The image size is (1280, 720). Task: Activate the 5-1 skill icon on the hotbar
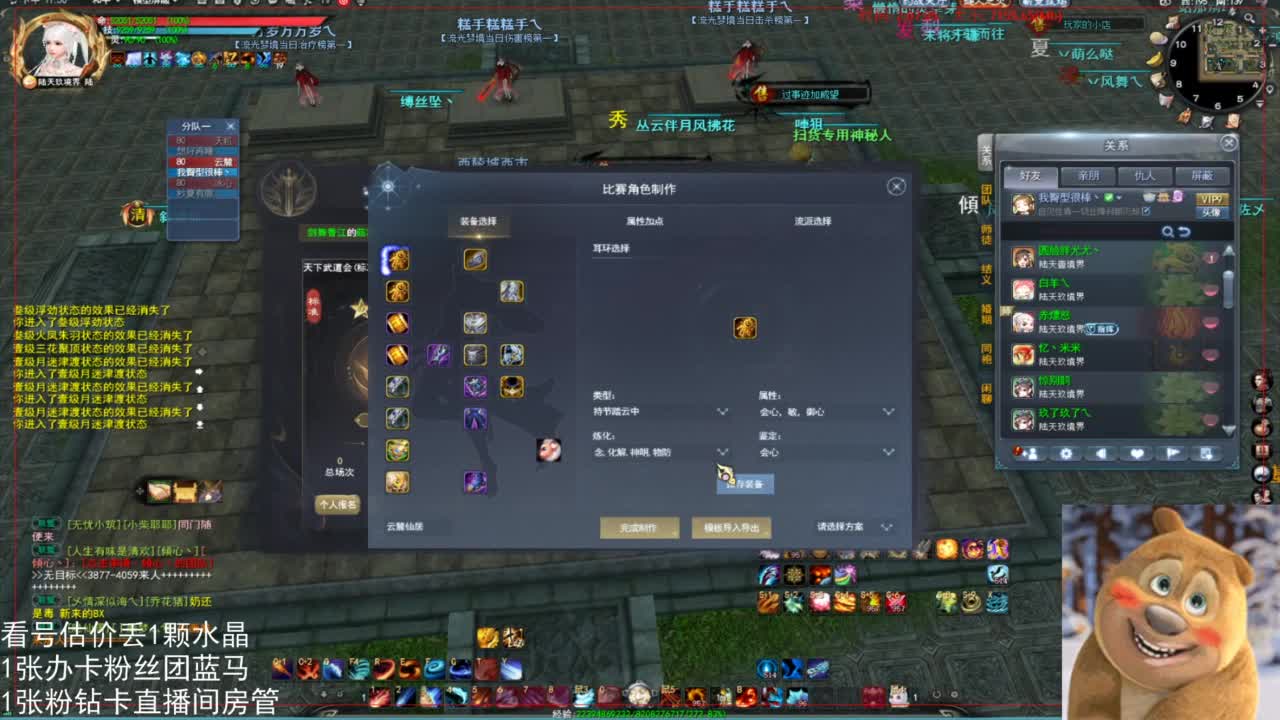pyautogui.click(x=770, y=603)
